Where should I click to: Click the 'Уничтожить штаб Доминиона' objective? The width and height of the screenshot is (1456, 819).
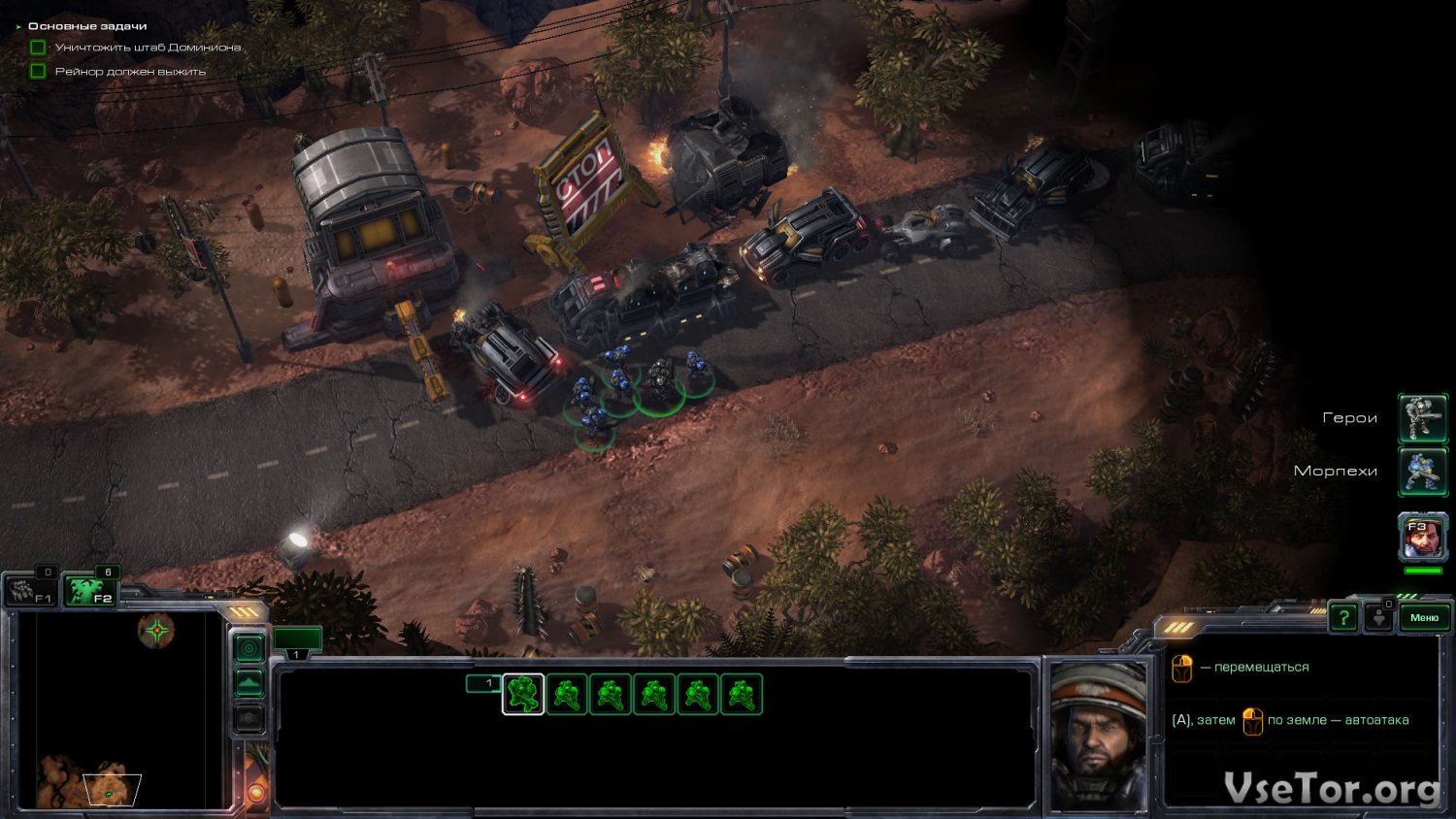click(148, 48)
